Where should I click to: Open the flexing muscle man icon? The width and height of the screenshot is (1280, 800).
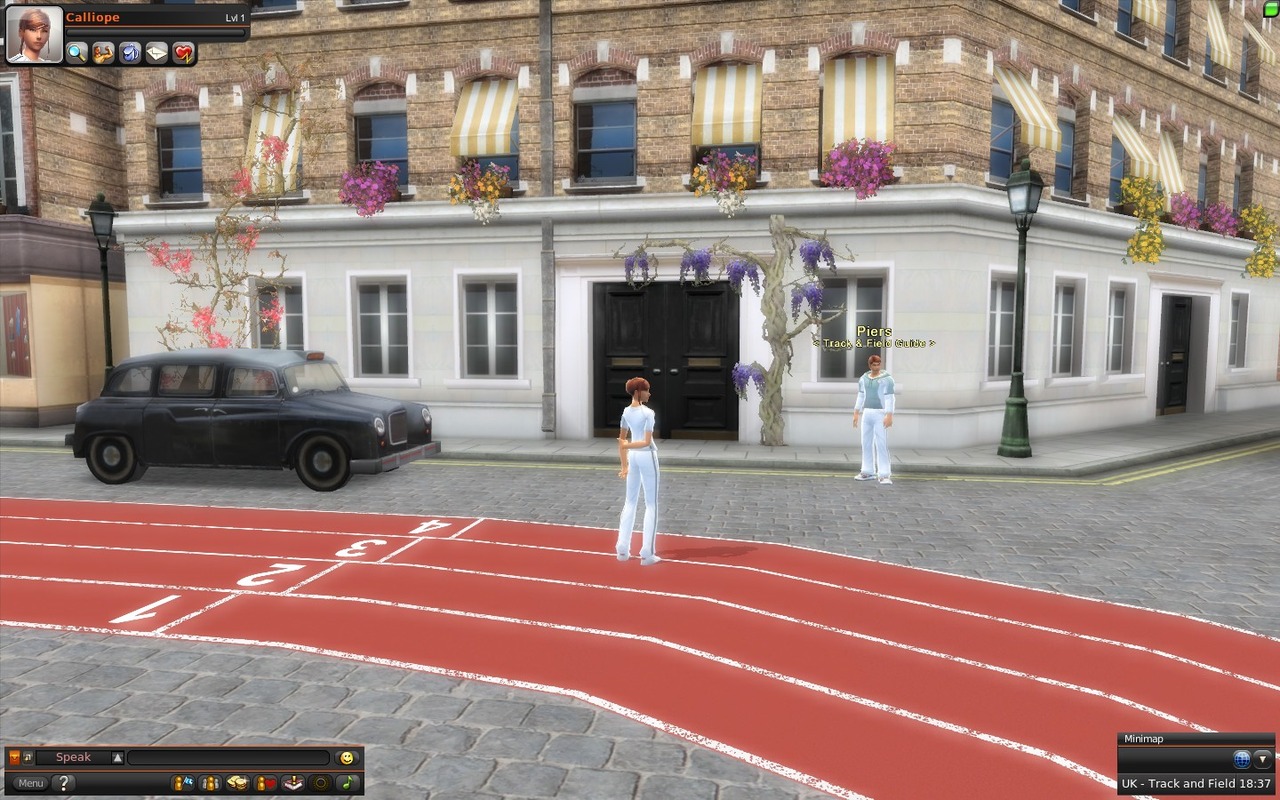(x=104, y=53)
